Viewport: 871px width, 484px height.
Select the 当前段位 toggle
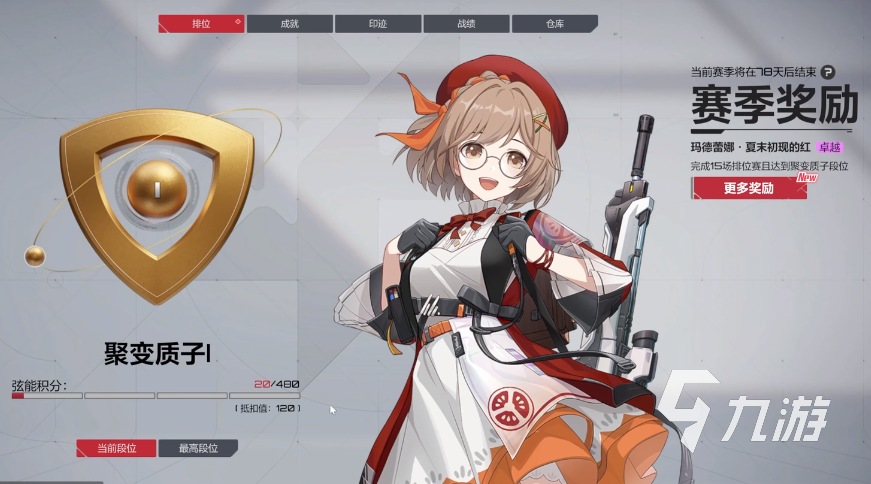tap(116, 449)
